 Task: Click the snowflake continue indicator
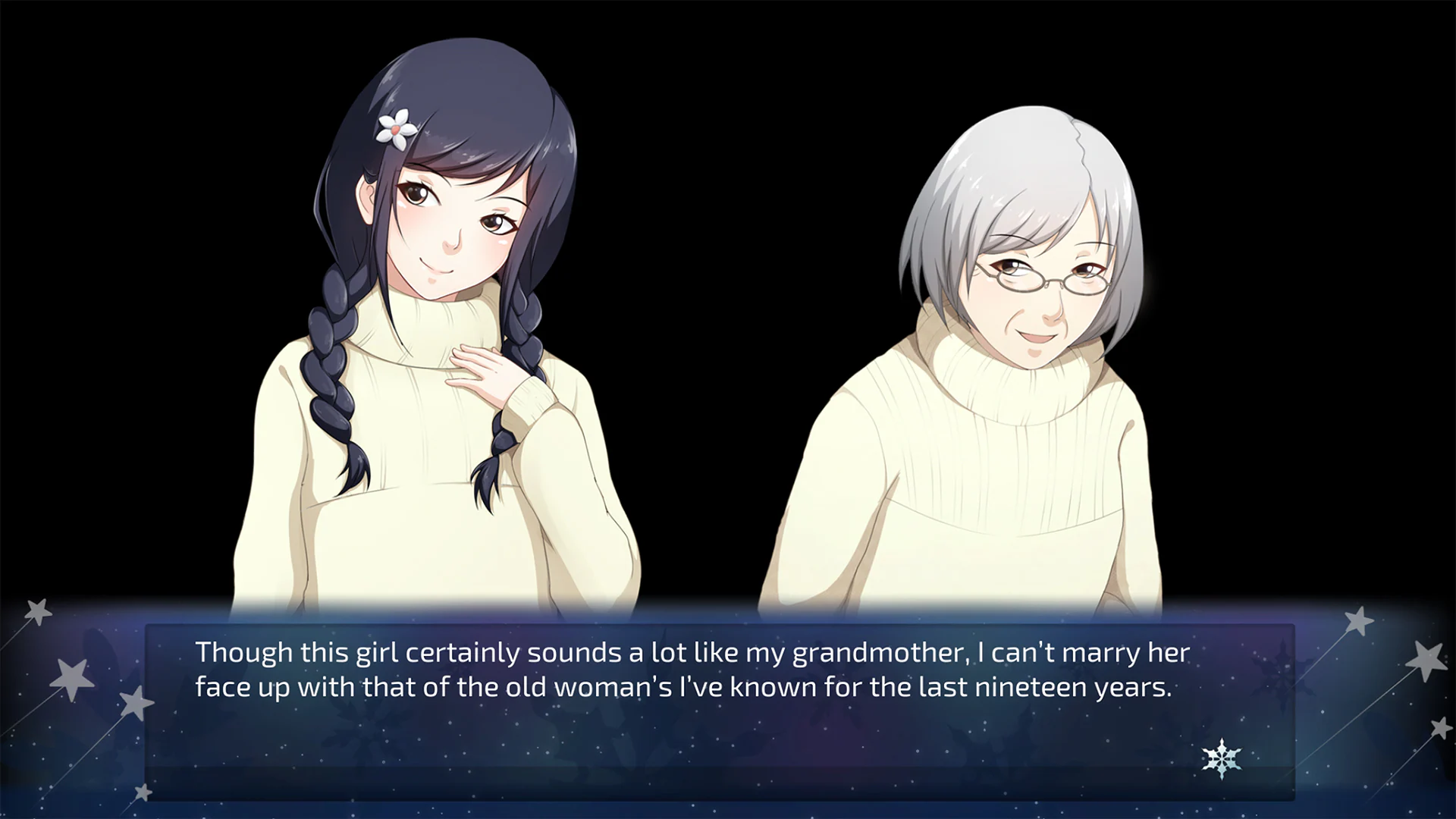1221,758
